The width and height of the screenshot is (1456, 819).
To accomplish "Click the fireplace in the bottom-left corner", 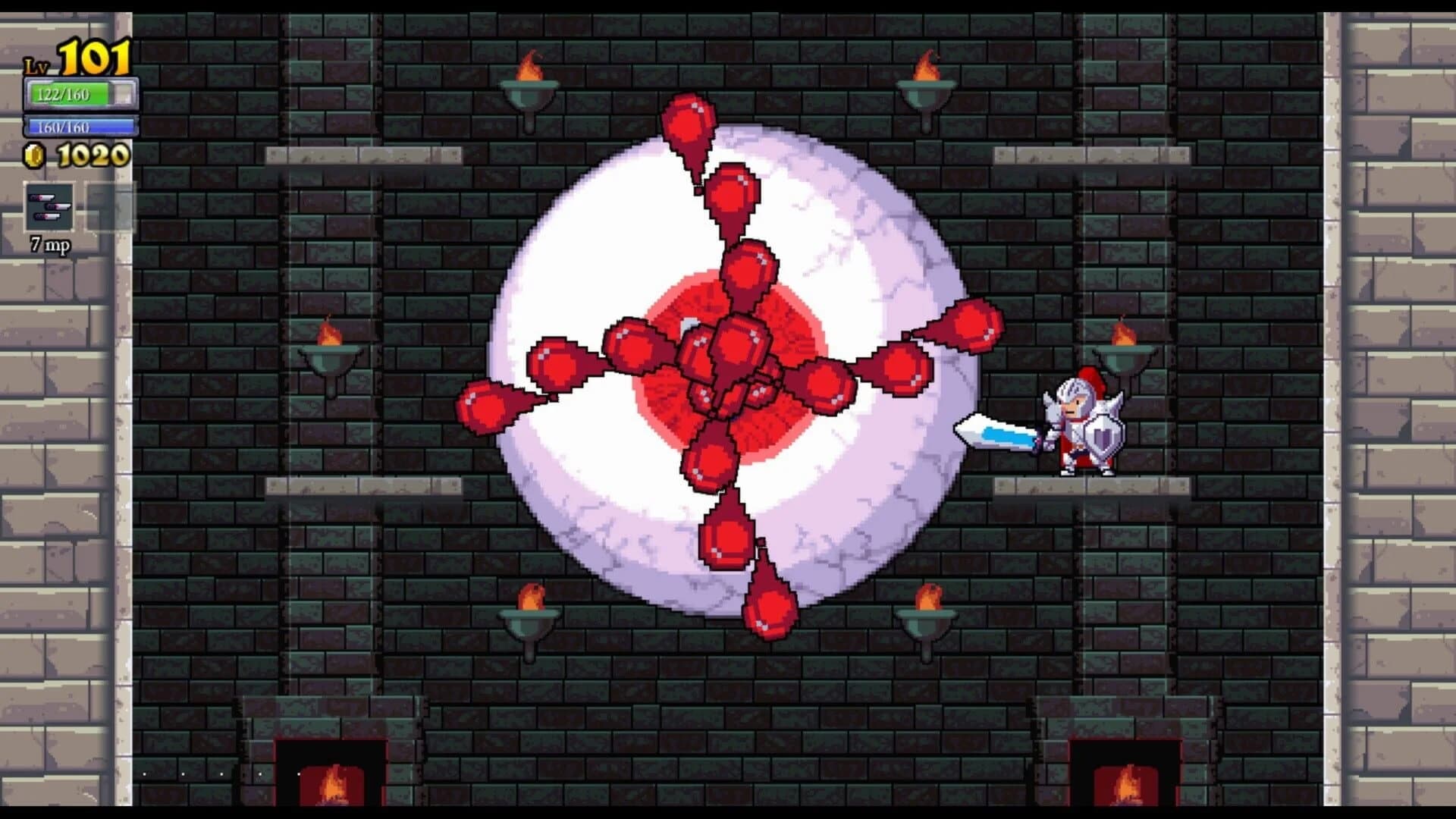I will point(330,773).
